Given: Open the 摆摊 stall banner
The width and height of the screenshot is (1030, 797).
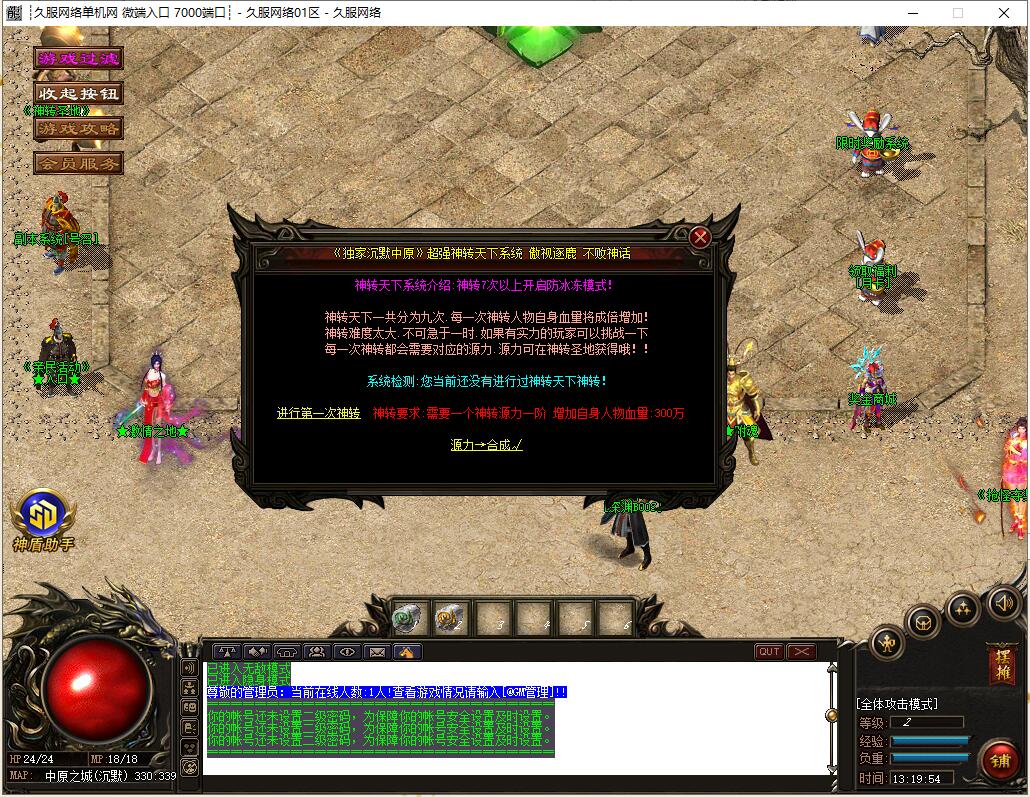Looking at the screenshot, I should tap(1000, 664).
